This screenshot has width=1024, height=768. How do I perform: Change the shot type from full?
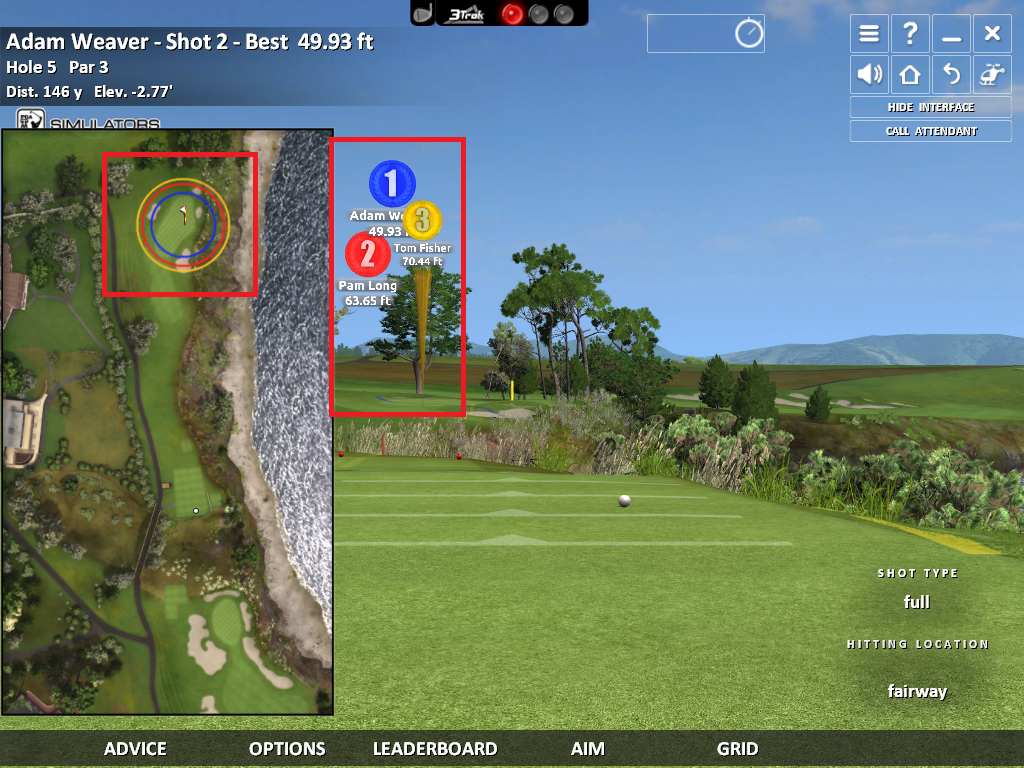click(917, 602)
